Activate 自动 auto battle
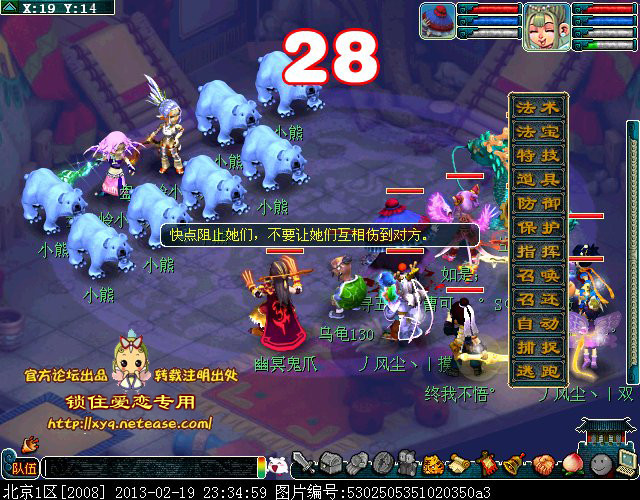Viewport: 640px width, 500px height. point(538,323)
